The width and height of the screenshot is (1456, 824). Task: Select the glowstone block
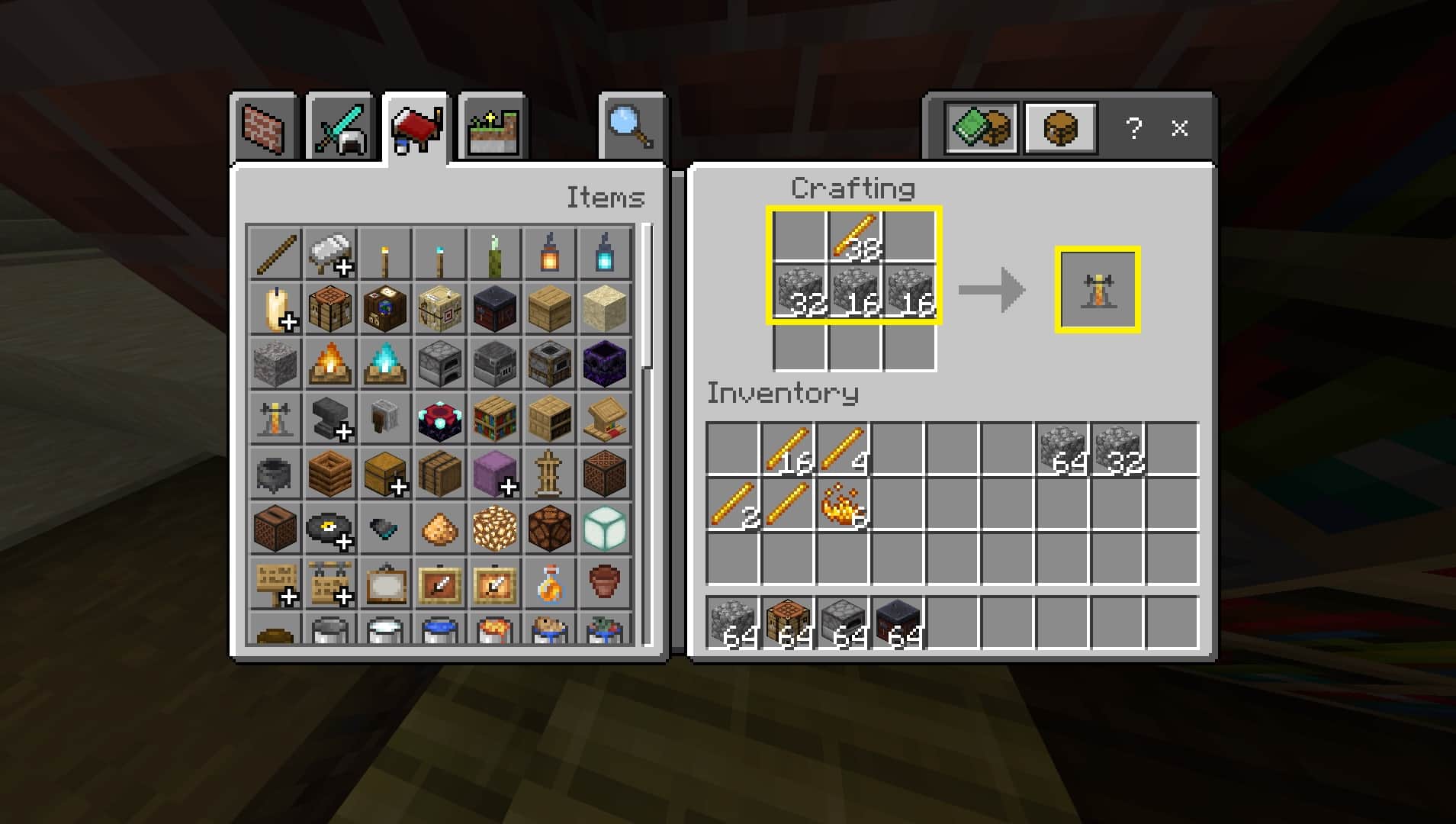[x=495, y=529]
